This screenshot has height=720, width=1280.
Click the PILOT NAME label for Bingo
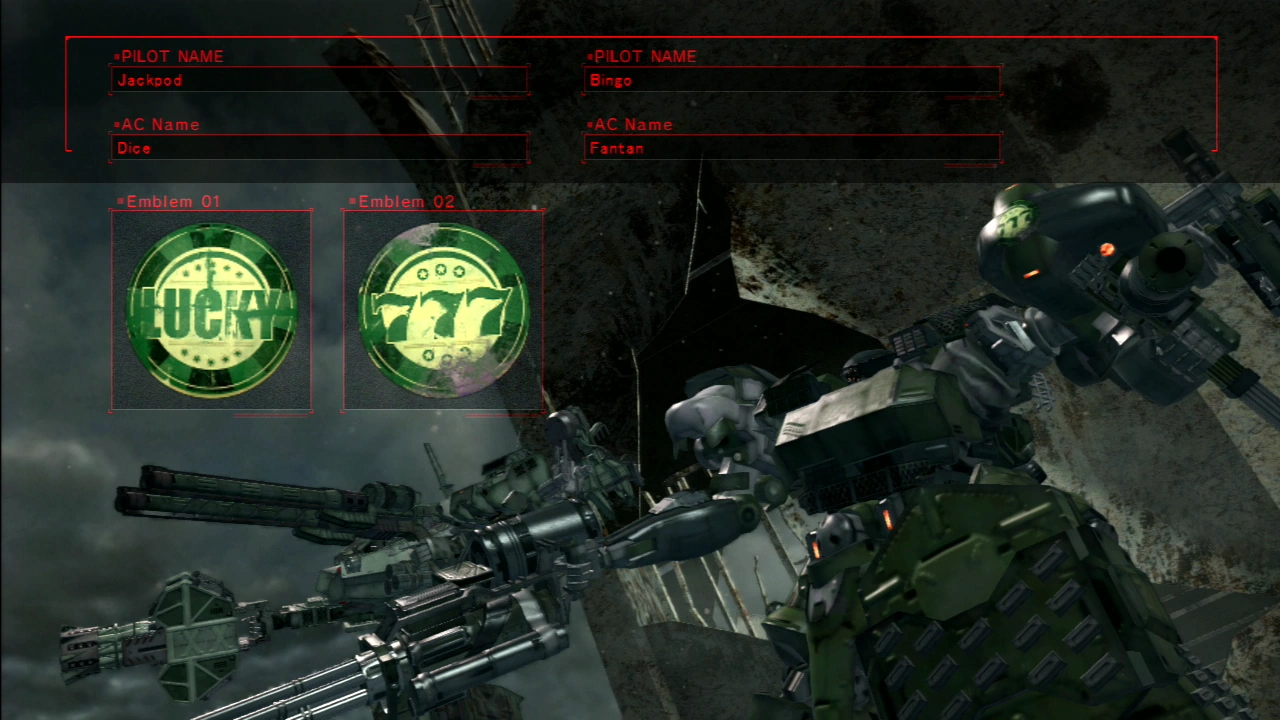[644, 57]
